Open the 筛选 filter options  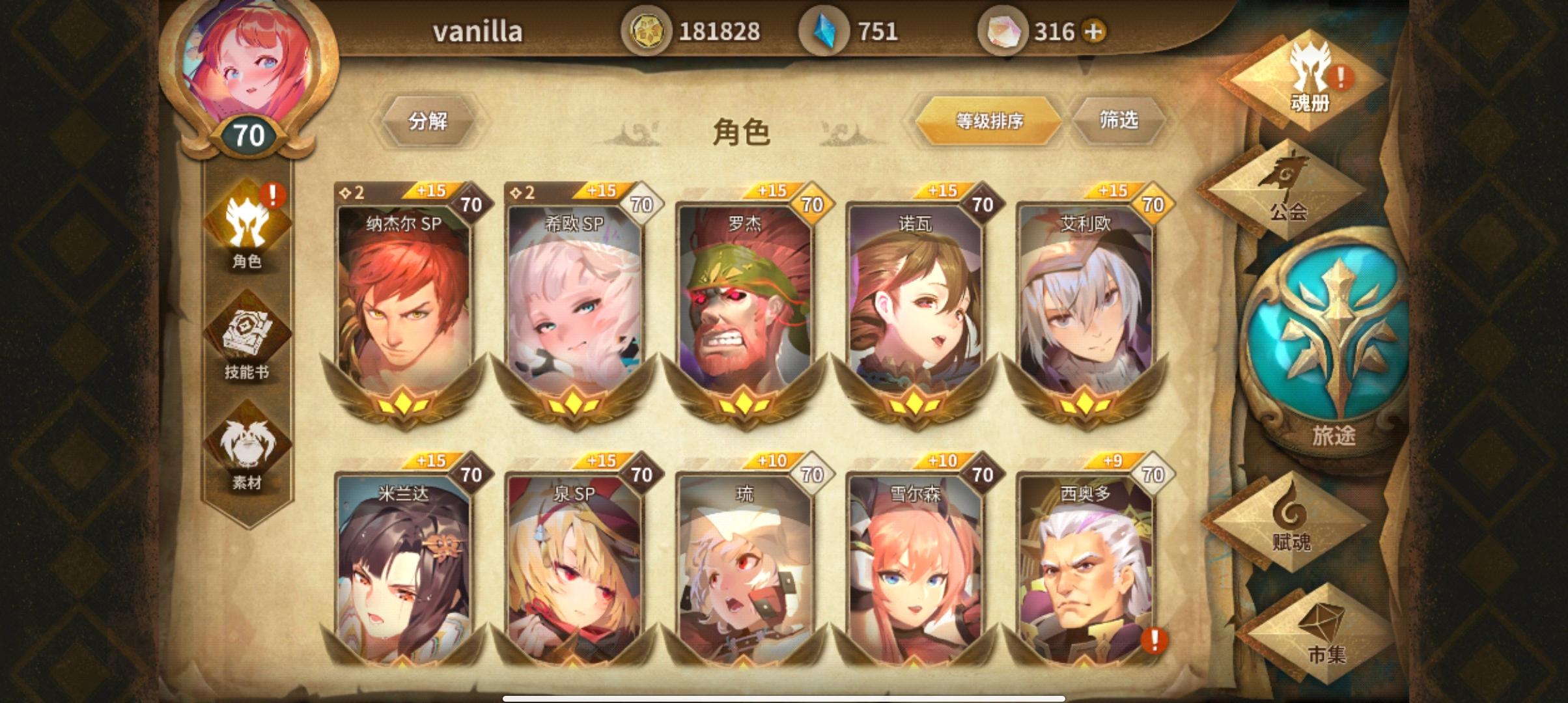(1123, 119)
